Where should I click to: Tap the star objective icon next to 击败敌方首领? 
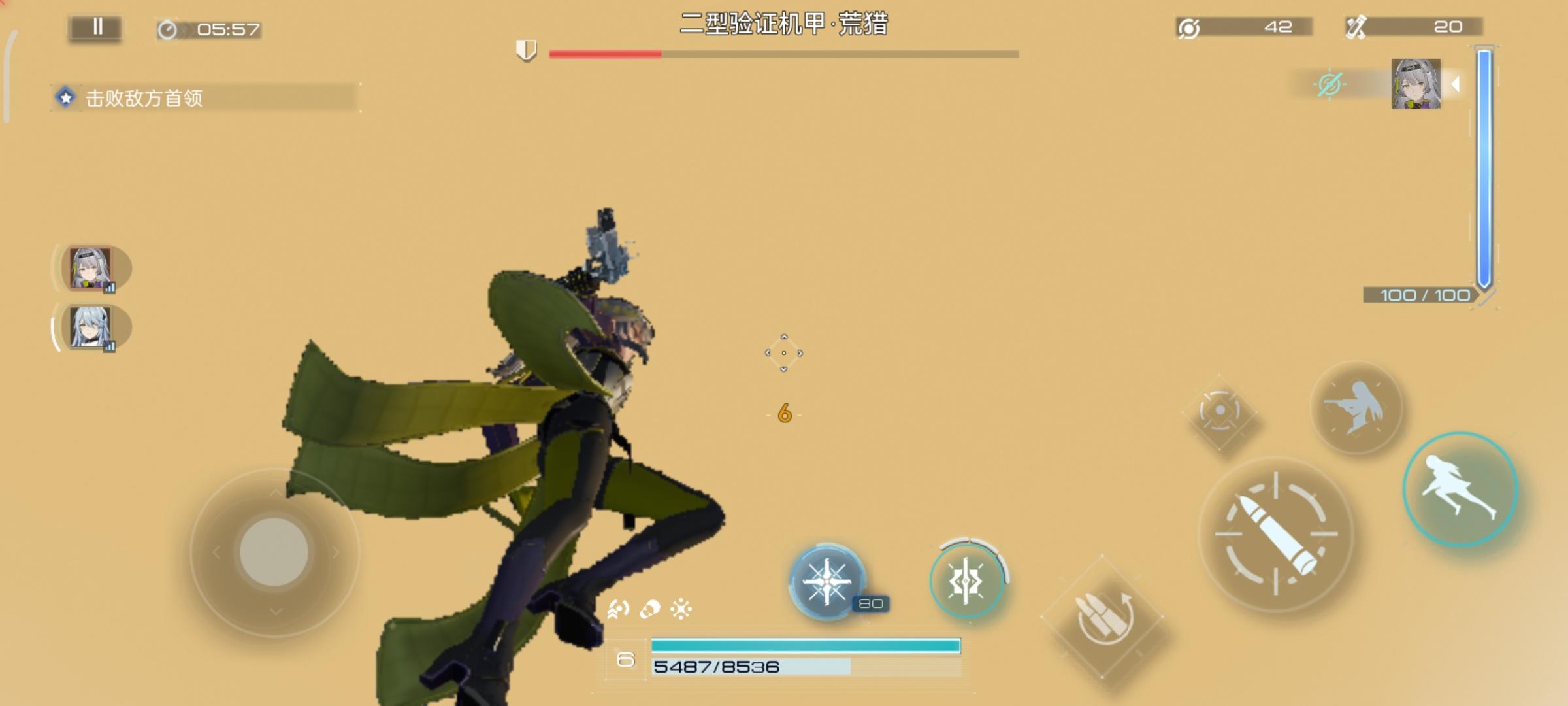[65, 96]
